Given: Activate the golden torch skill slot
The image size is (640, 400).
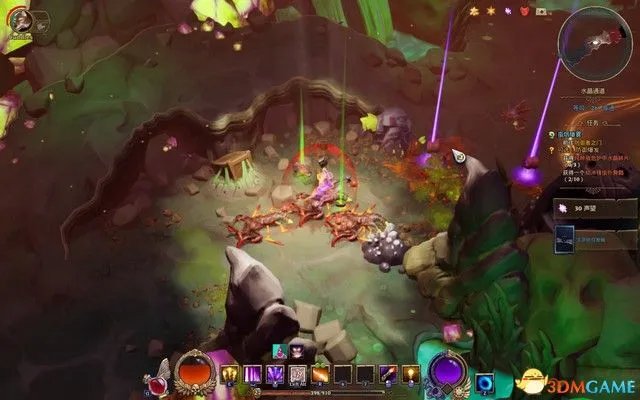Looking at the screenshot, I should 409,374.
